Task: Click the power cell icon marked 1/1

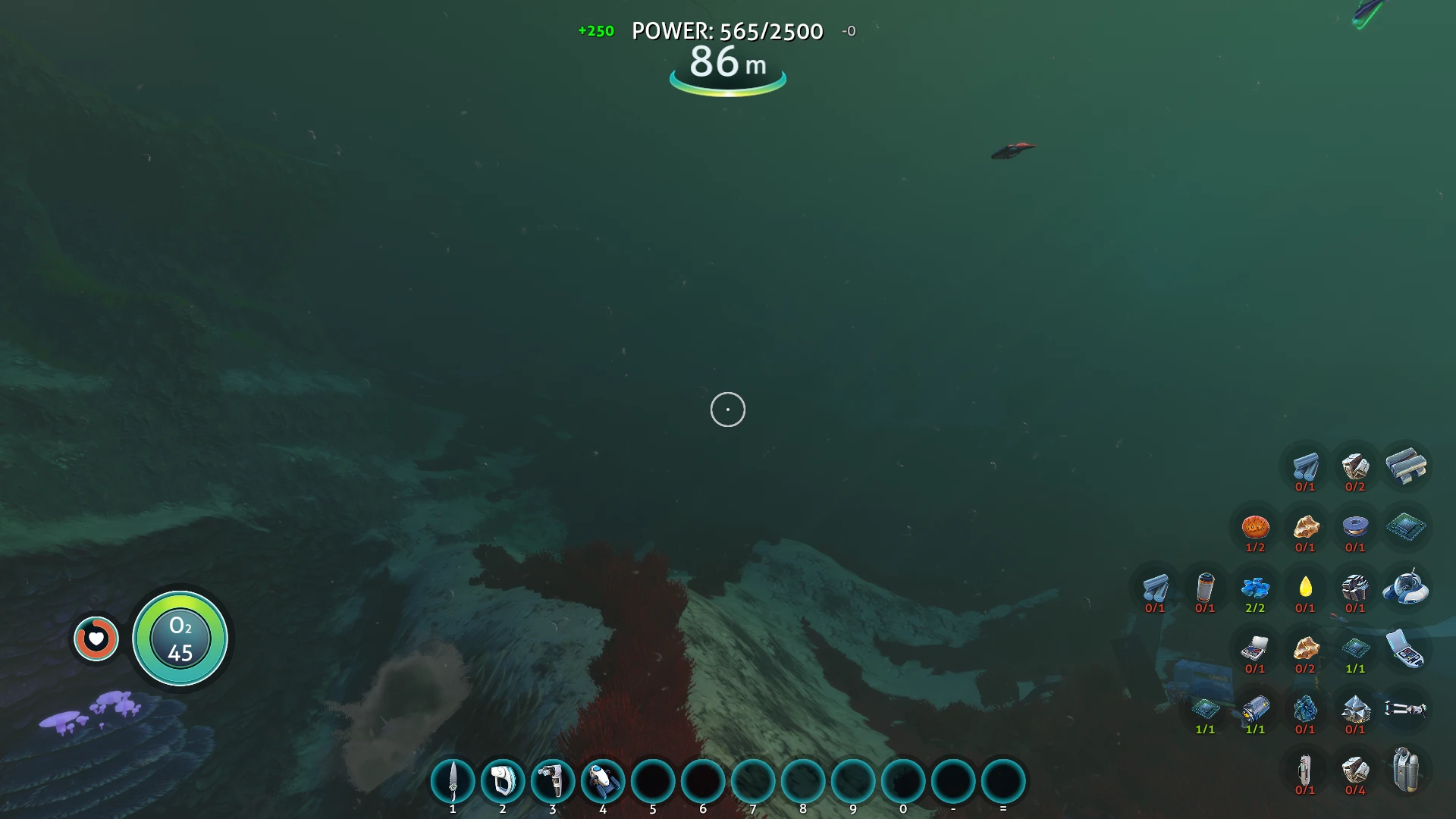Action: [x=1256, y=710]
